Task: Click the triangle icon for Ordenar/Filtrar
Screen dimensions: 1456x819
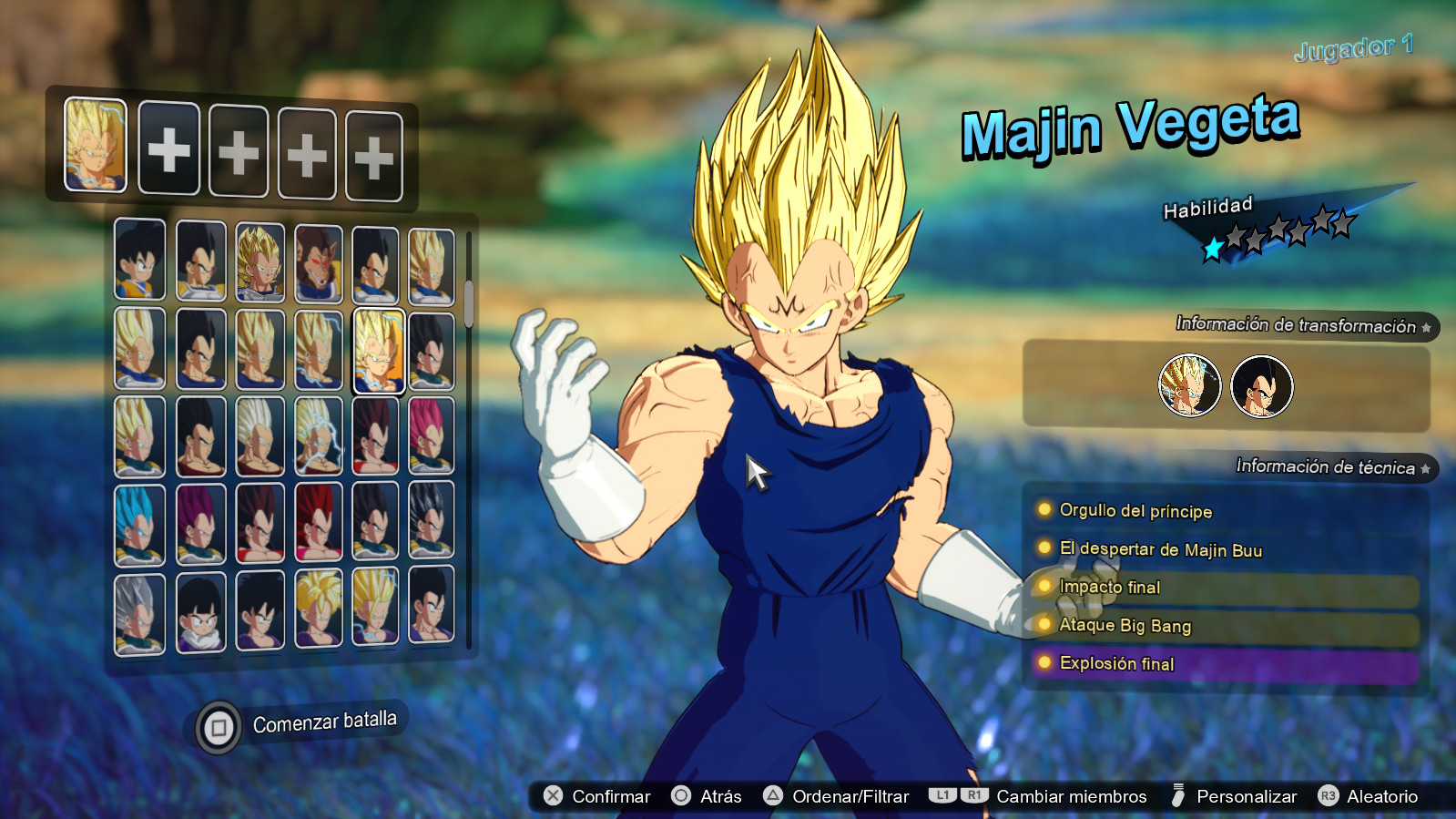Action: click(x=775, y=796)
